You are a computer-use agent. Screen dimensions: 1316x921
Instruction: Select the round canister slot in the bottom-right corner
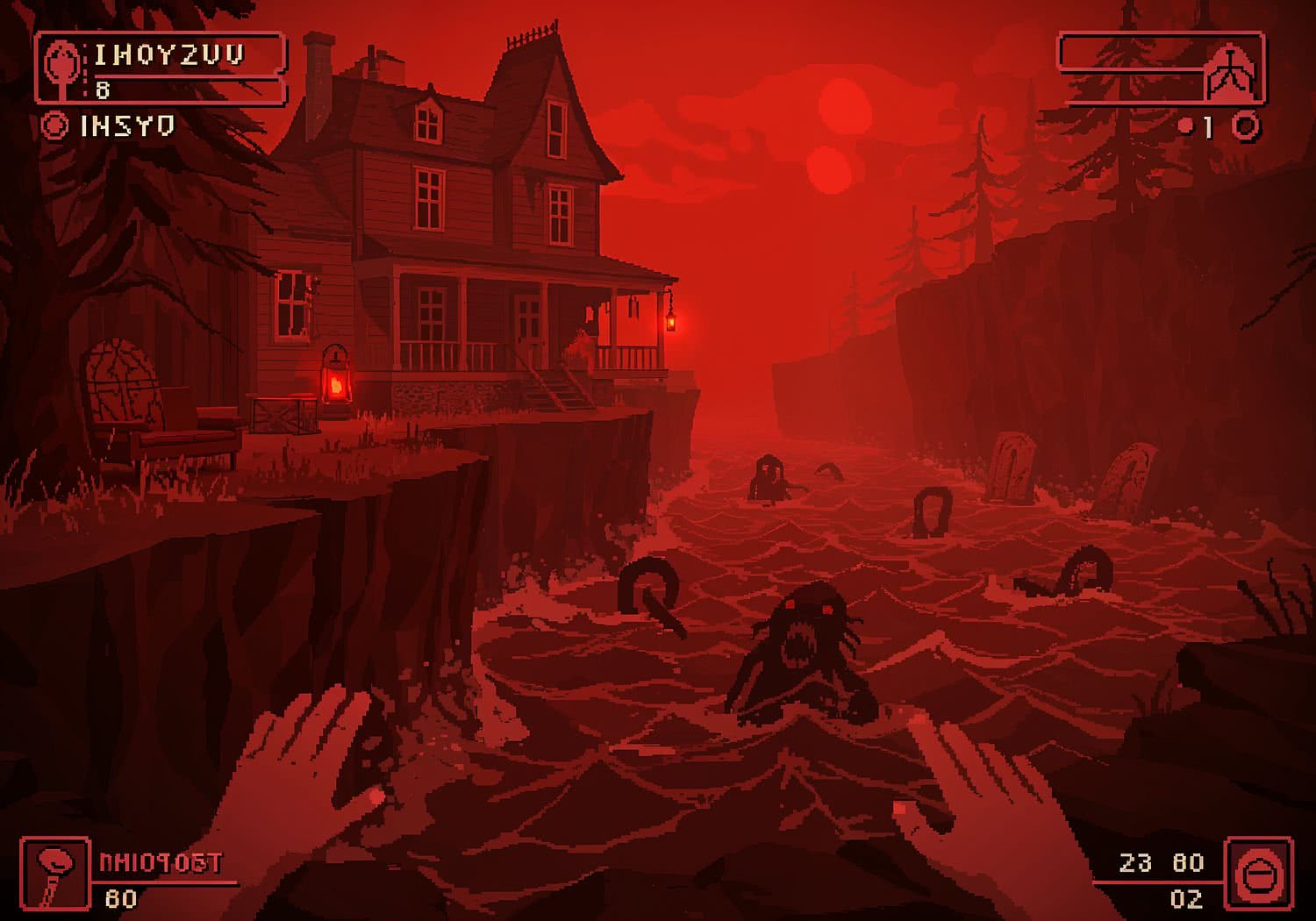pos(1258,874)
